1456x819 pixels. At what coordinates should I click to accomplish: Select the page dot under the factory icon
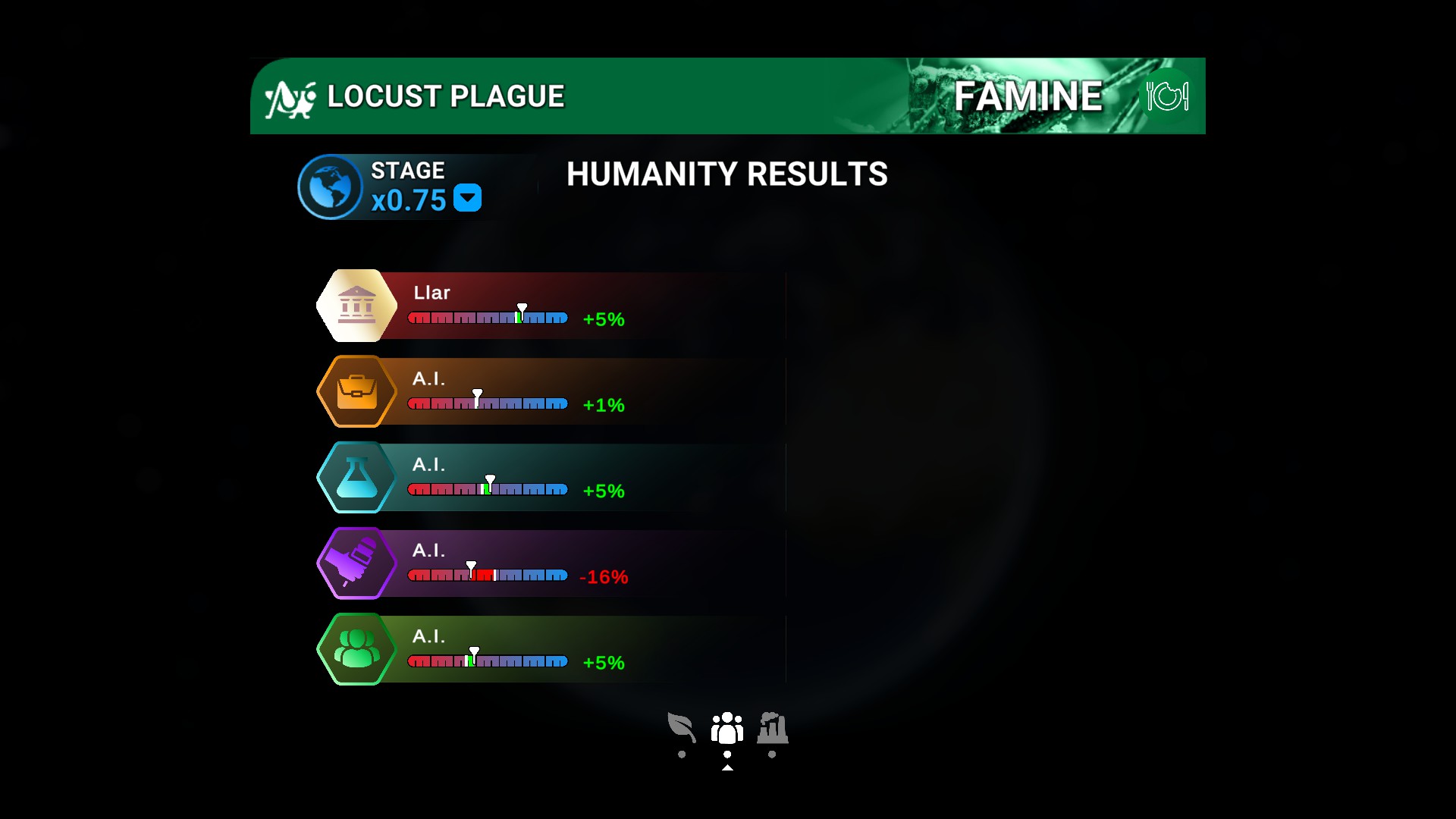772,754
